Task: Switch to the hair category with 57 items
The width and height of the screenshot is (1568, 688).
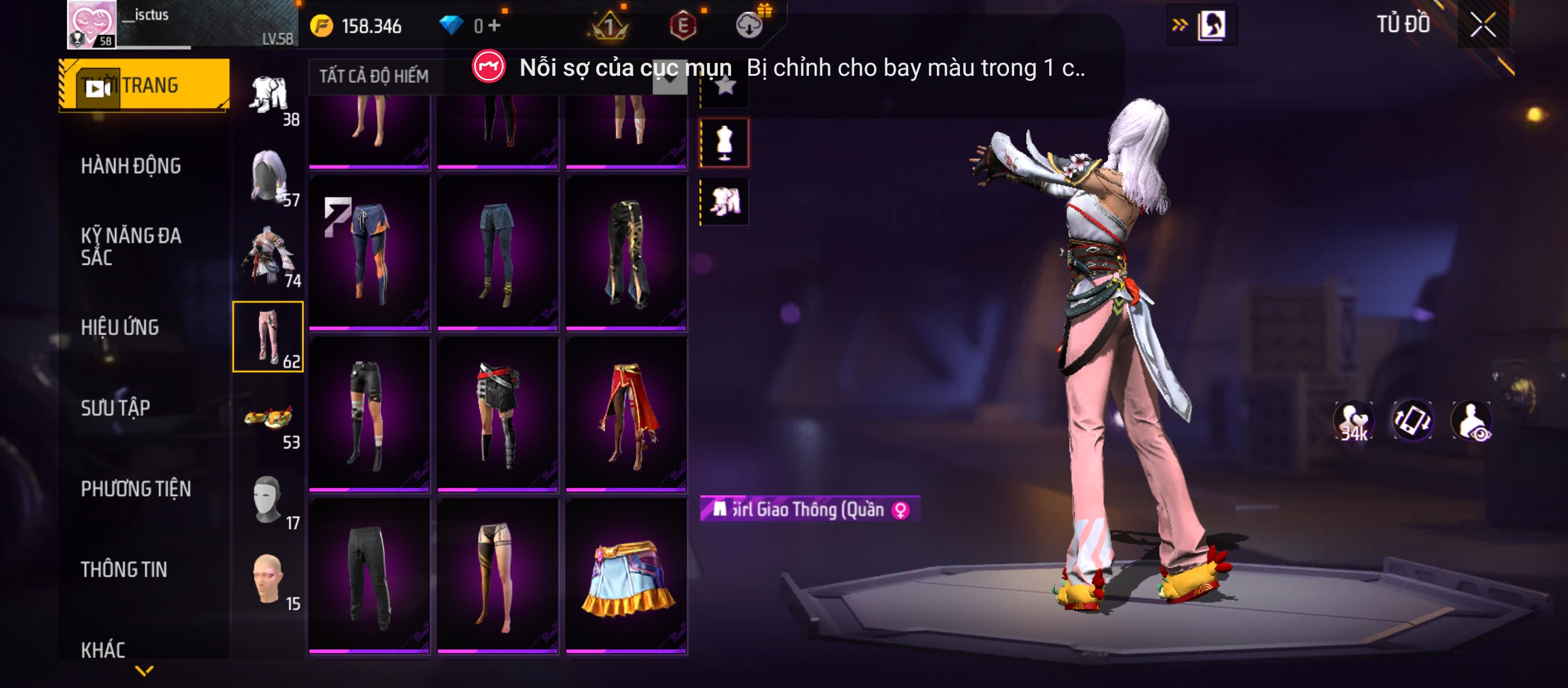Action: coord(269,177)
